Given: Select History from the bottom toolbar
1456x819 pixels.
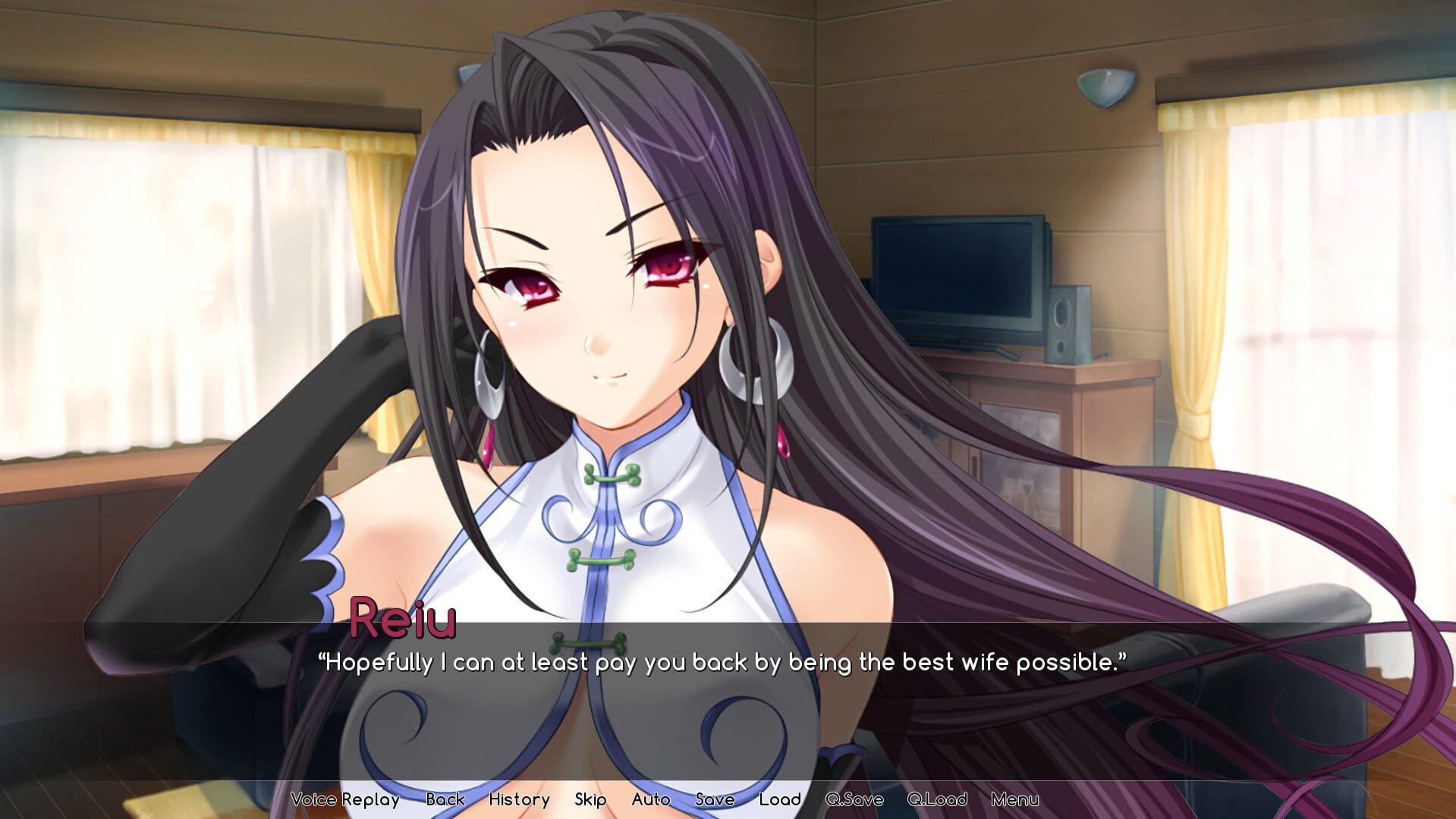Looking at the screenshot, I should point(519,799).
